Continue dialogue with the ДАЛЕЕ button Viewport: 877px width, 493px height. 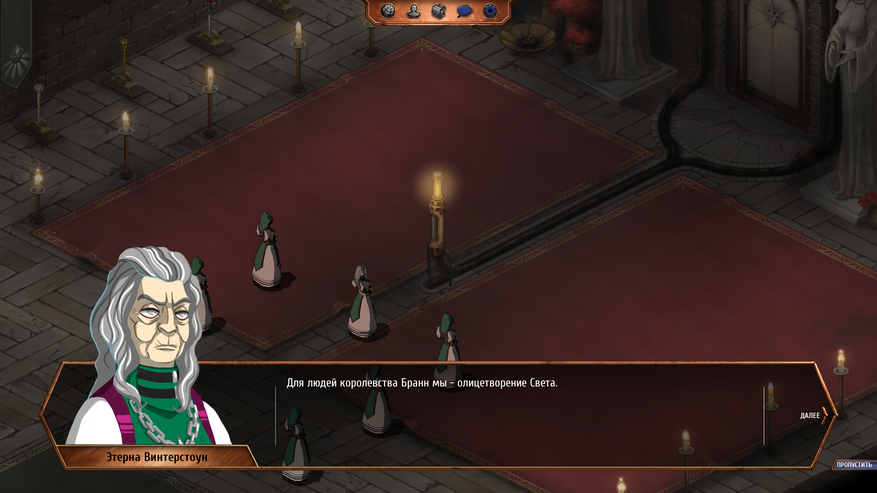[813, 415]
